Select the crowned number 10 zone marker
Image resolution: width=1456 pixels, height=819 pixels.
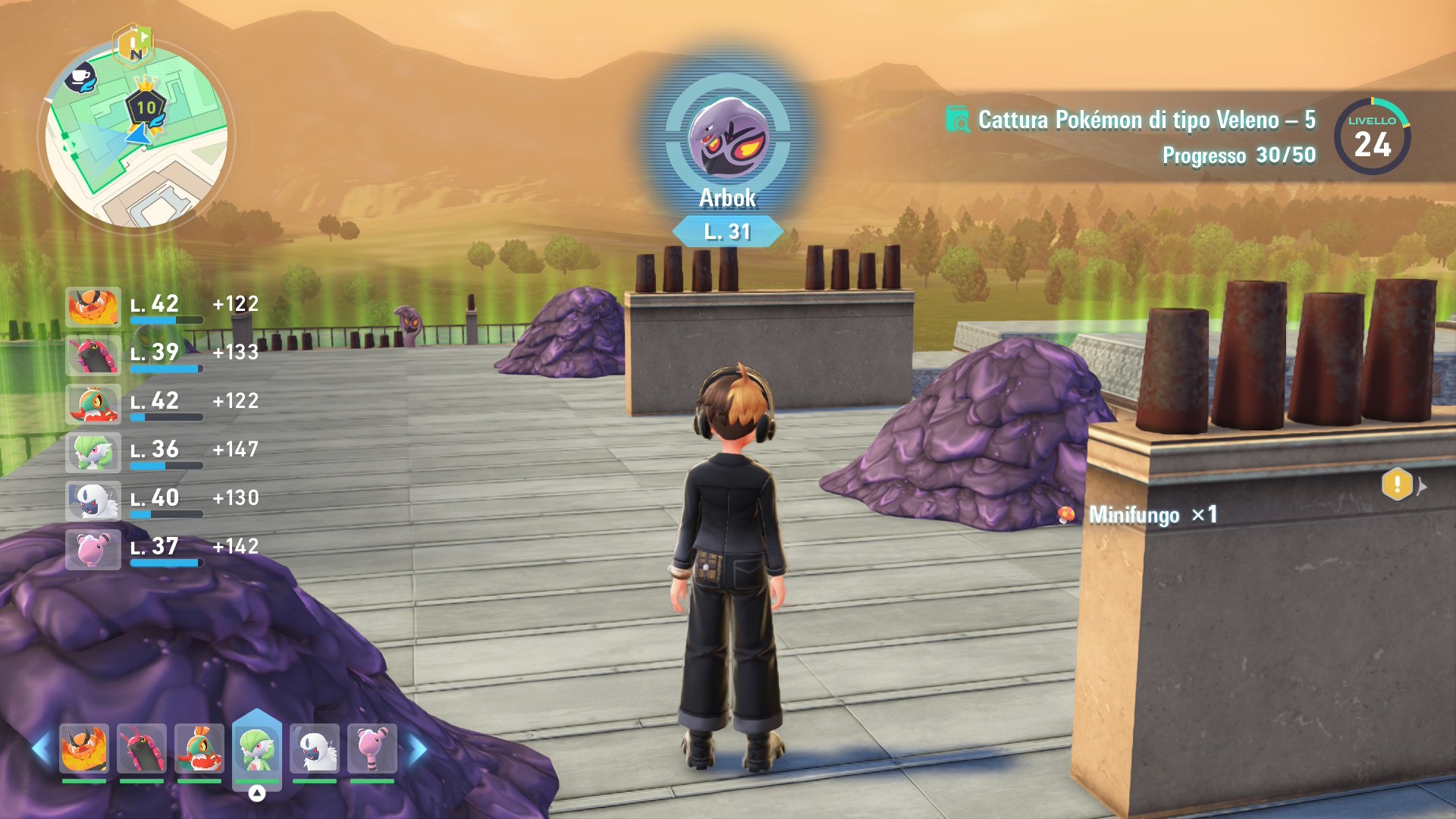coord(146,106)
